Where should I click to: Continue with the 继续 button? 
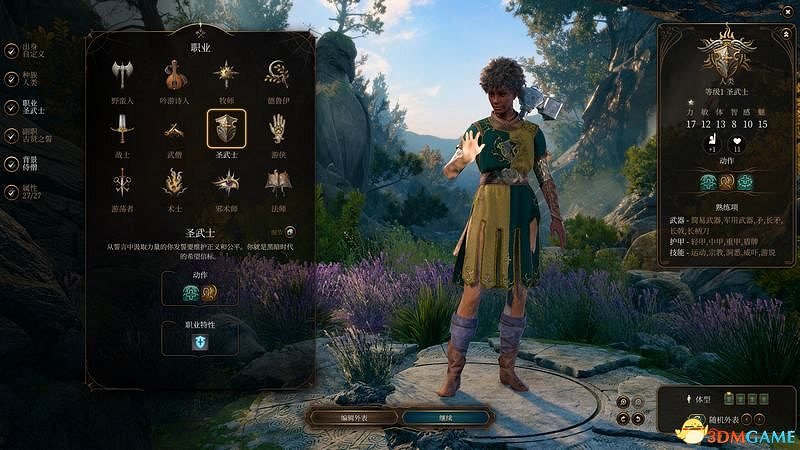coord(446,417)
